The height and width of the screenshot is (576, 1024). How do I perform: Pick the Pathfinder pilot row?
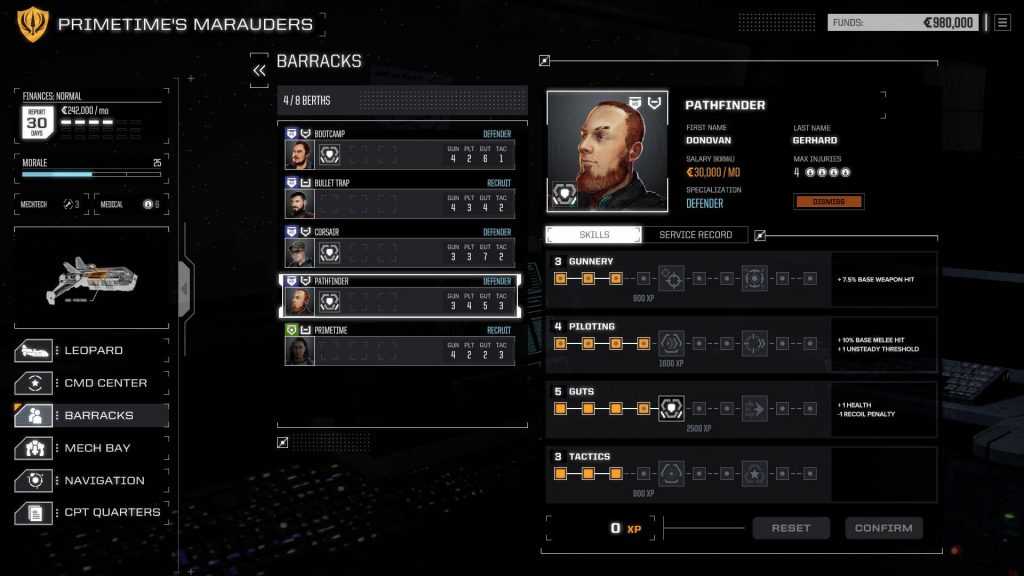[400, 295]
